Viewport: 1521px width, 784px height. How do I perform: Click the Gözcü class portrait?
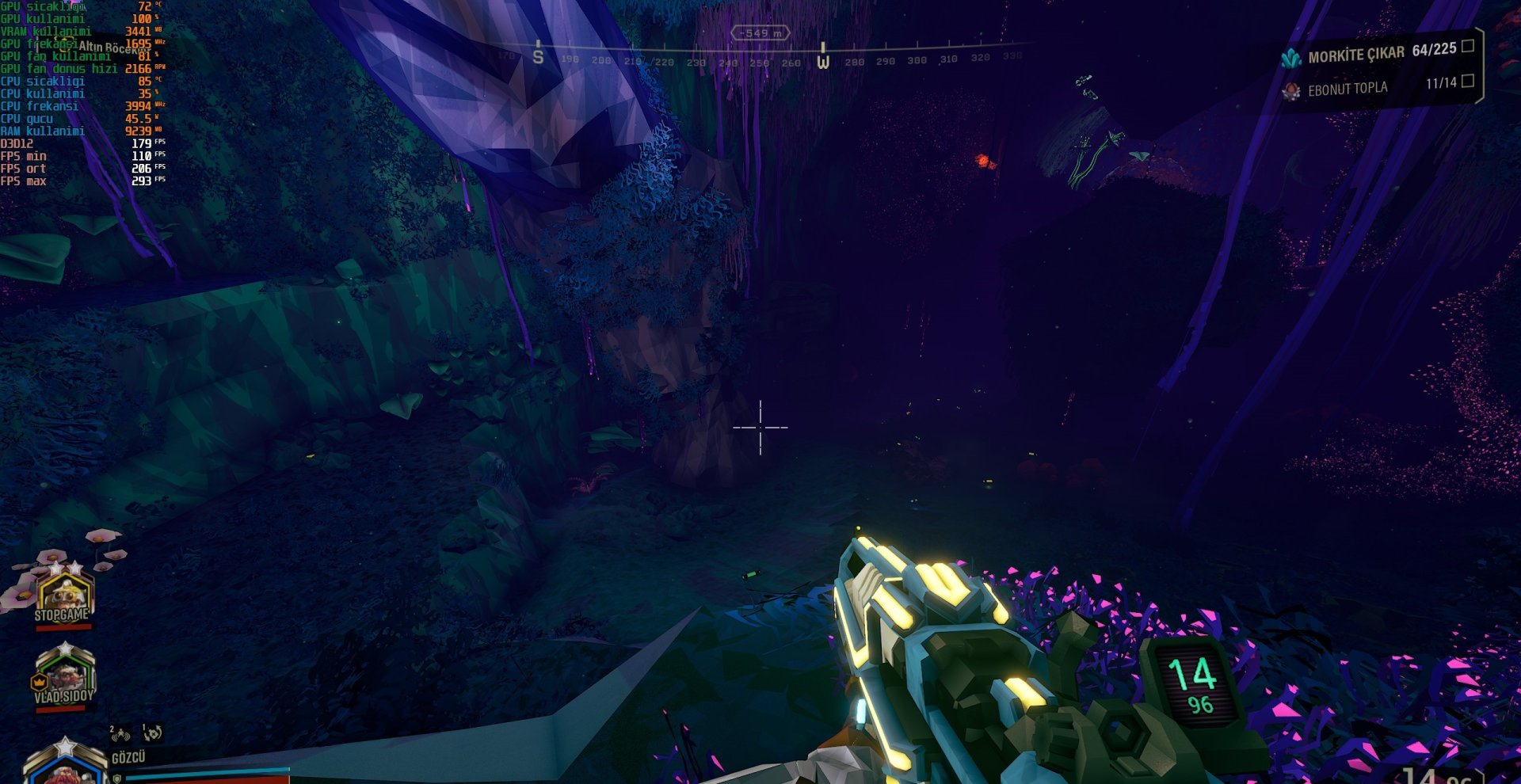tap(65, 764)
